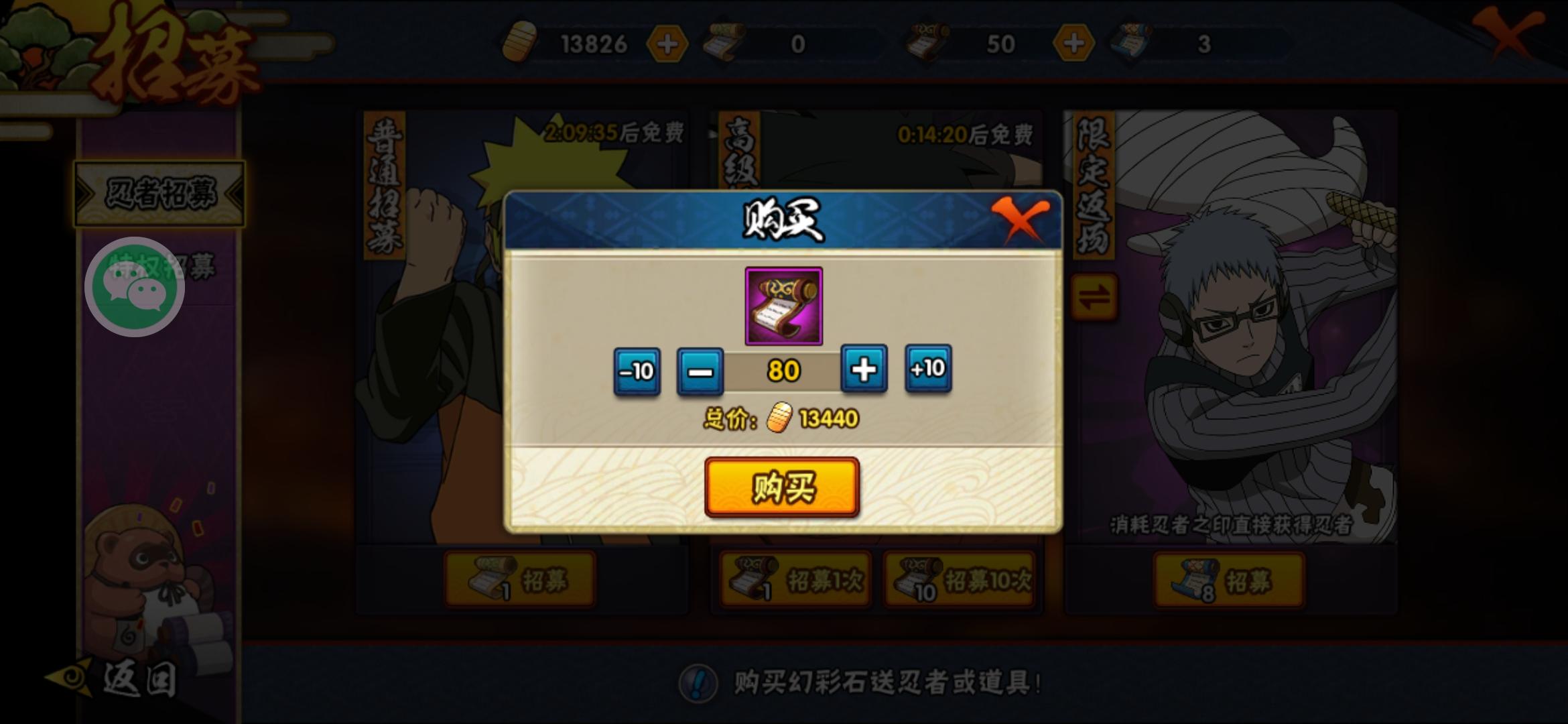Confirm purchase with the 购买 button
1568x724 pixels.
coord(783,489)
